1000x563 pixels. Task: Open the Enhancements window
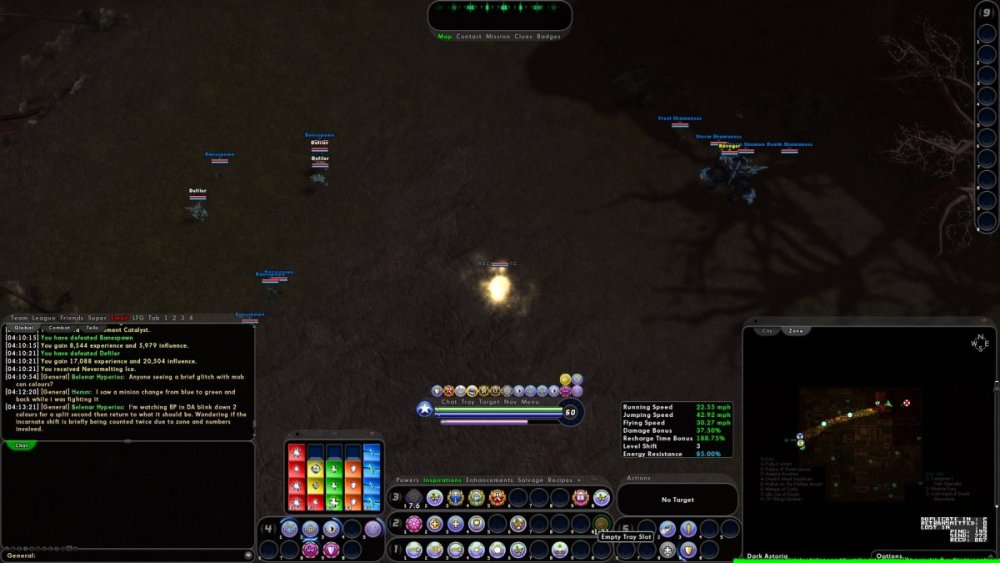[490, 480]
